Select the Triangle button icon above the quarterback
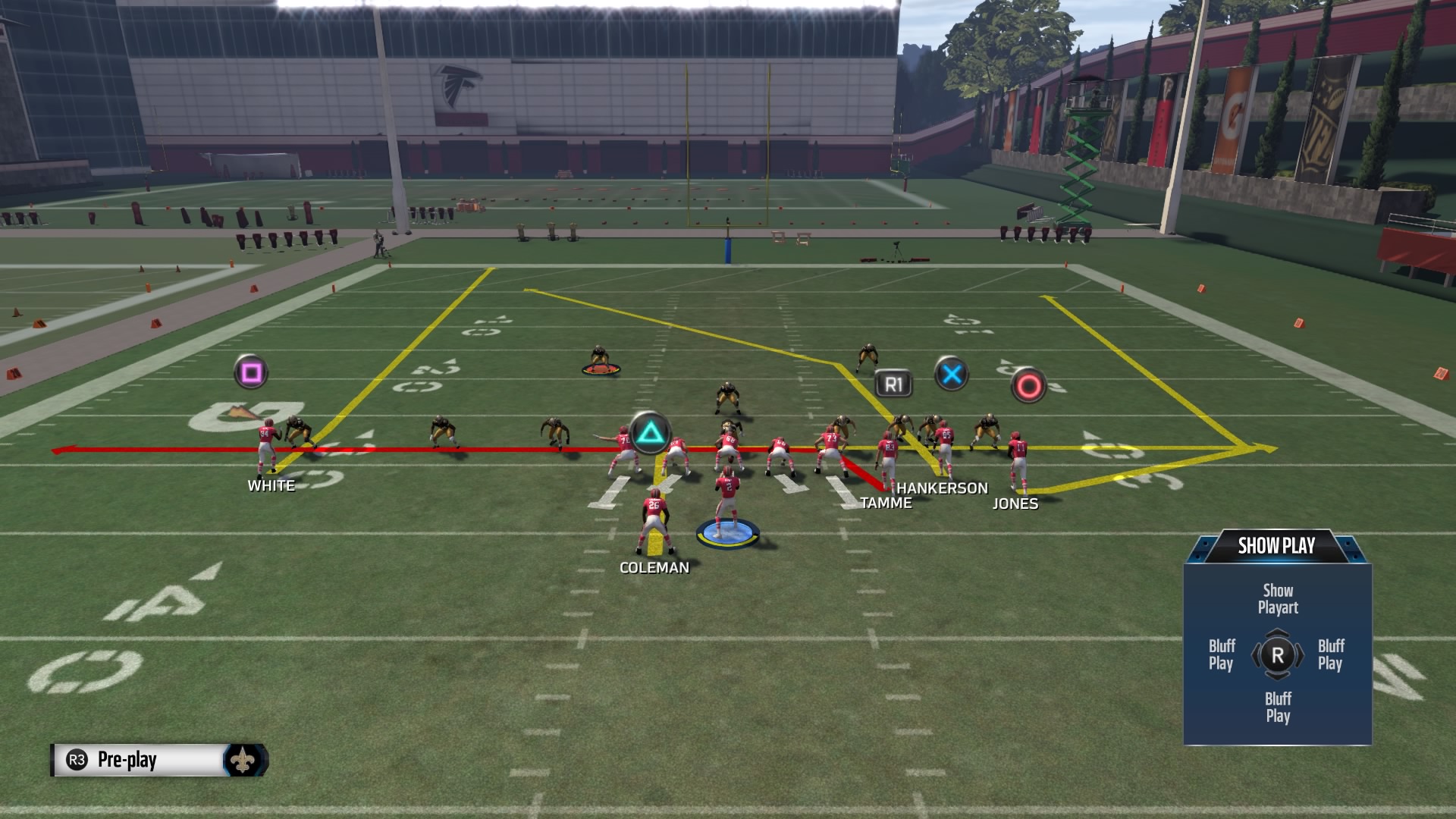The width and height of the screenshot is (1456, 819). 652,433
